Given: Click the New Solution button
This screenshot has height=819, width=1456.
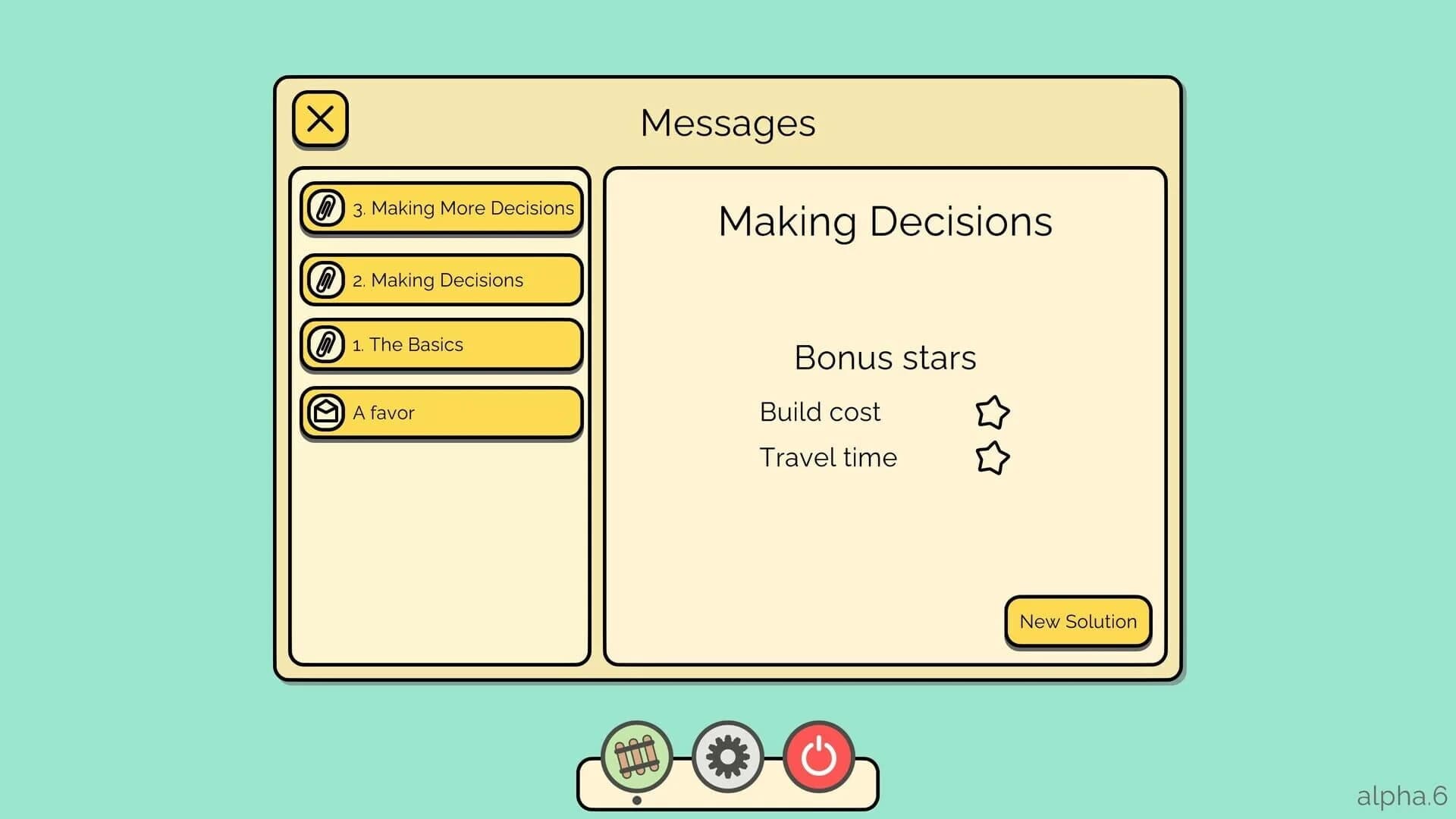Looking at the screenshot, I should [1078, 621].
